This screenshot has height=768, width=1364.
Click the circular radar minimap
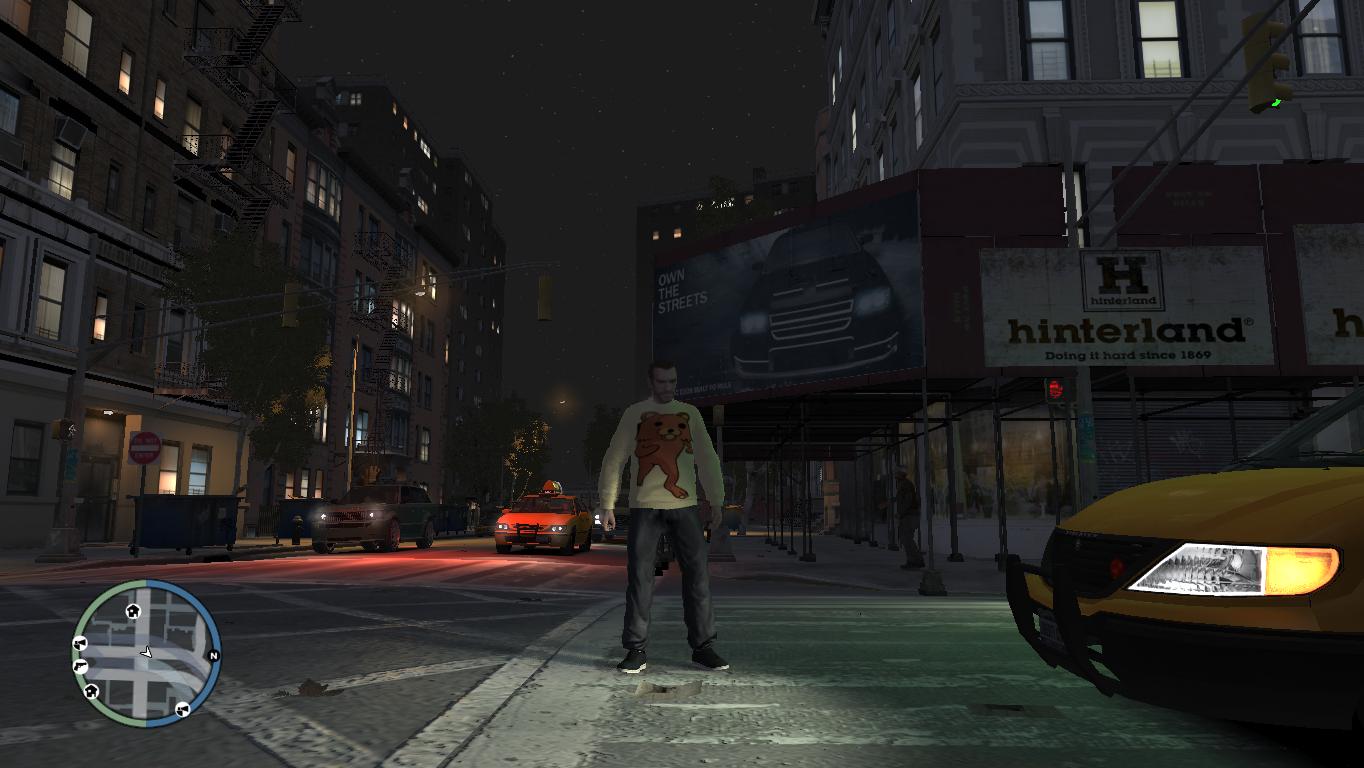click(x=146, y=652)
